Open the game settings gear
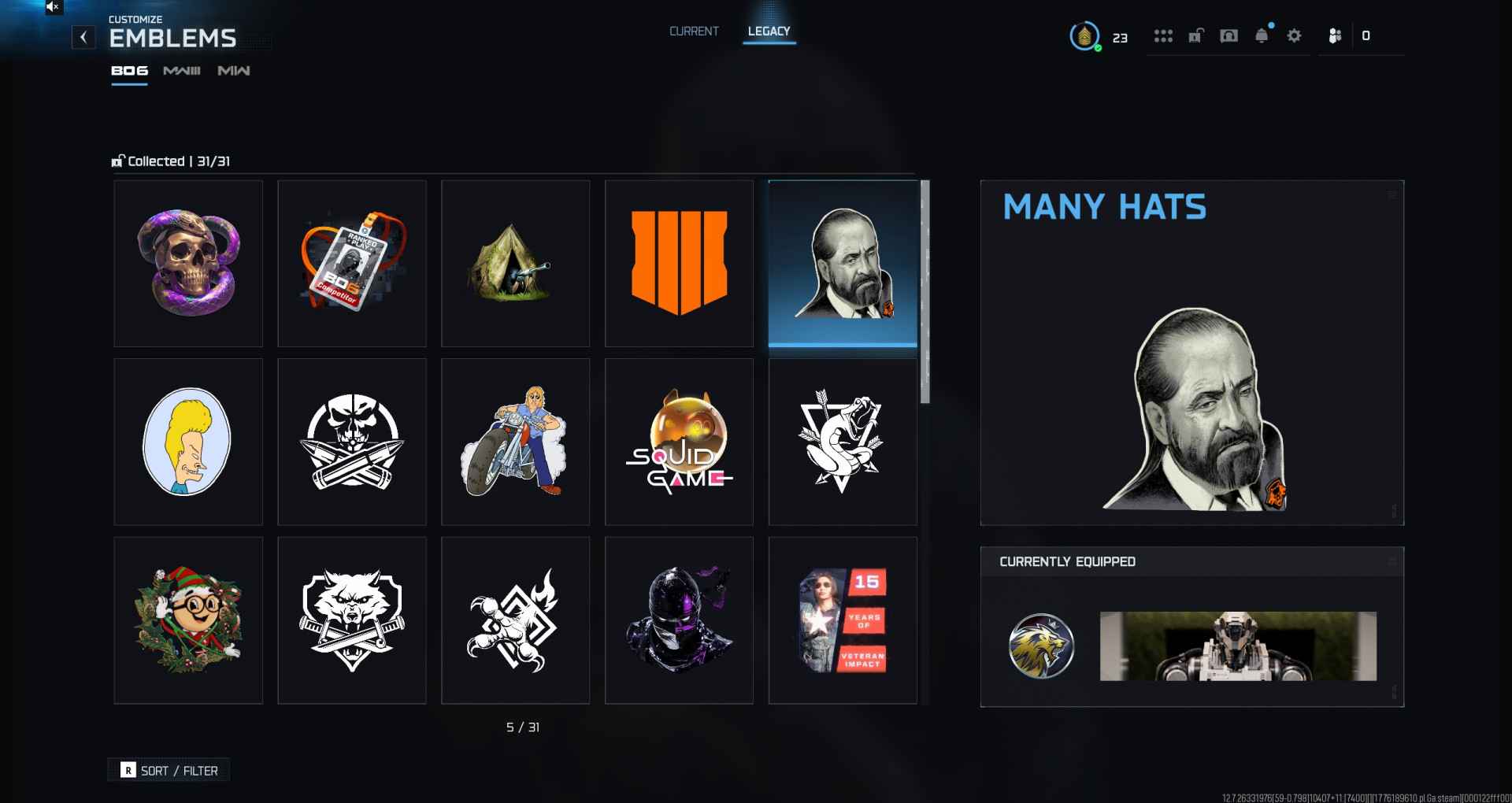Screen dimensions: 1512x803 click(x=1293, y=35)
